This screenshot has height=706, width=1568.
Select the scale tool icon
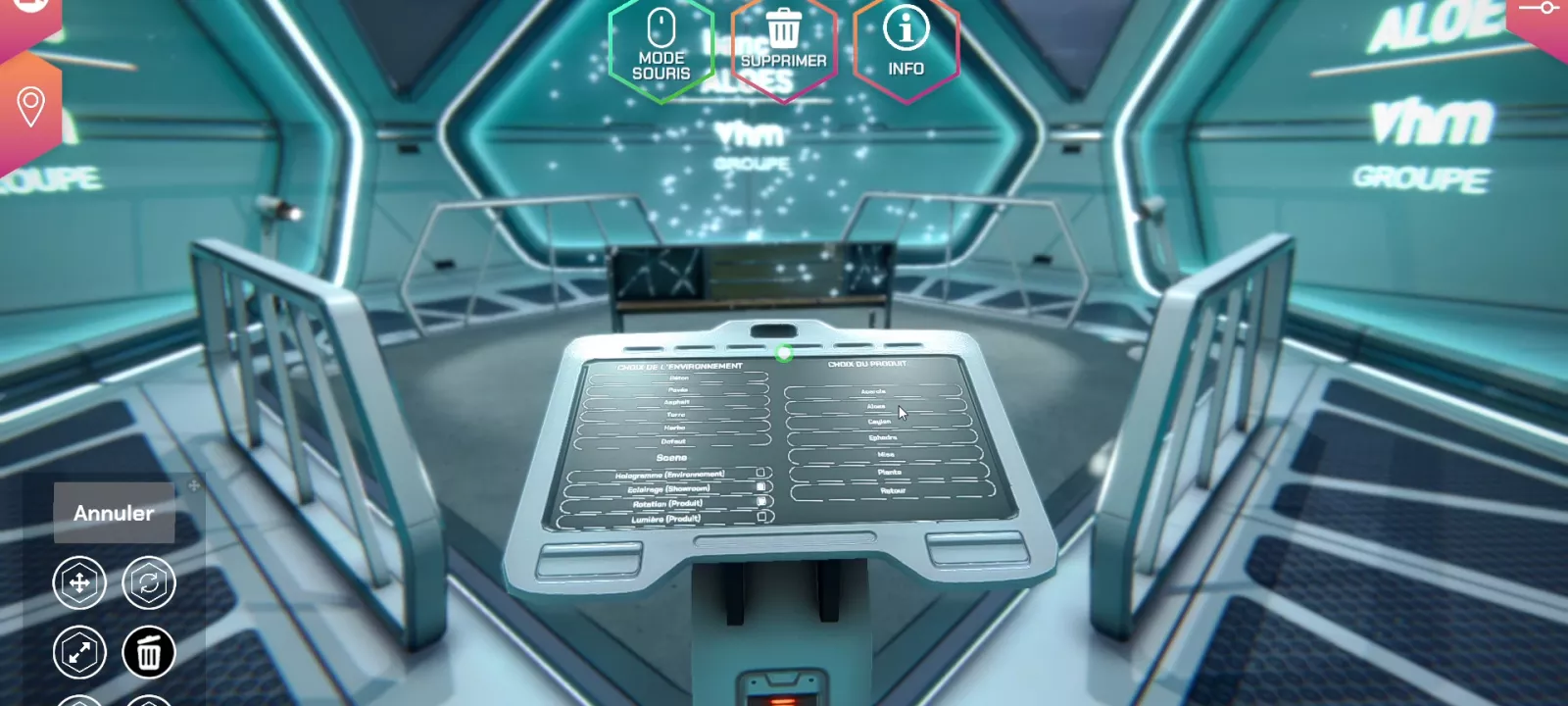point(80,652)
